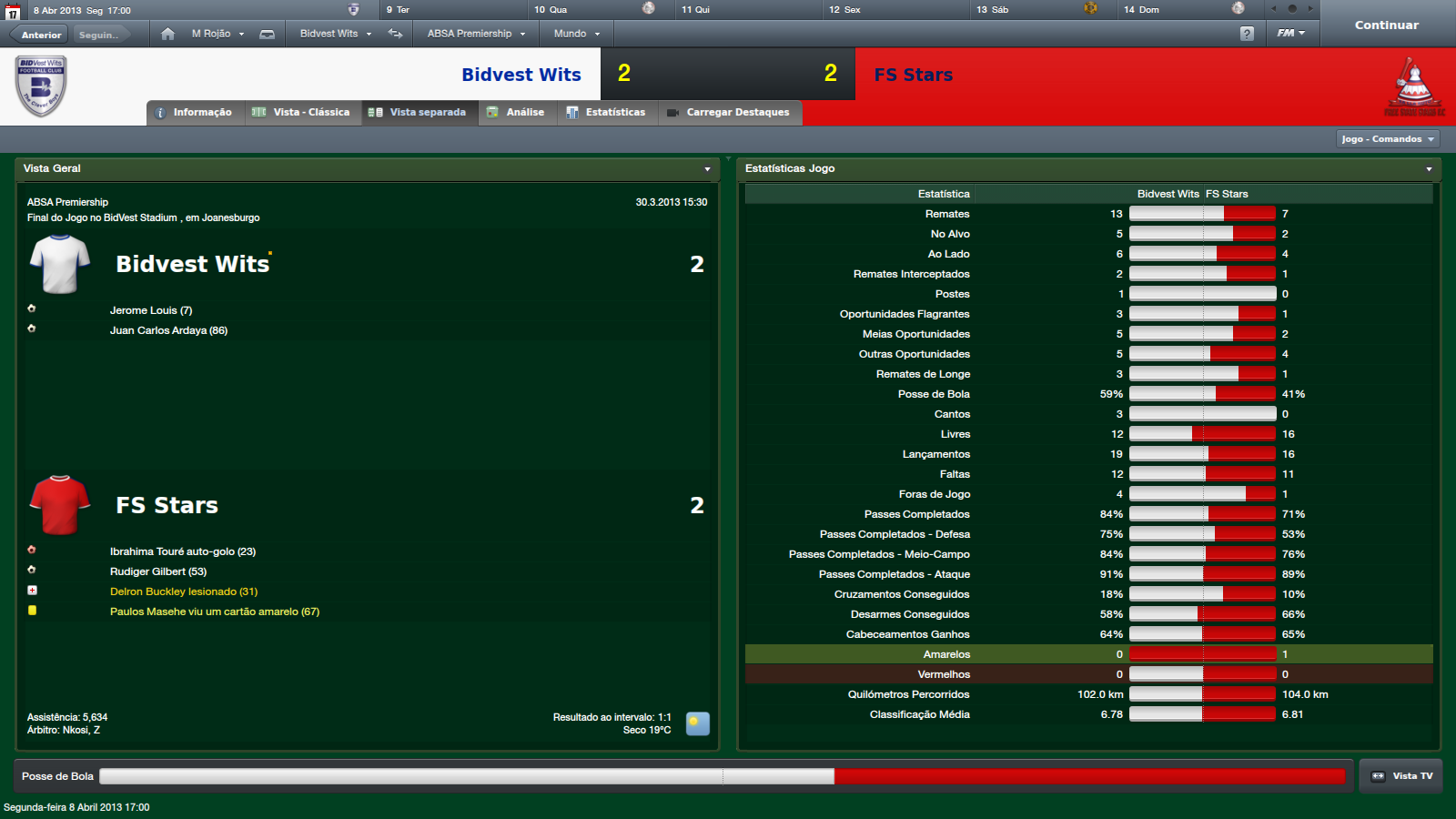This screenshot has height=819, width=1456.
Task: Open the Mundo menu
Action: pos(577,34)
